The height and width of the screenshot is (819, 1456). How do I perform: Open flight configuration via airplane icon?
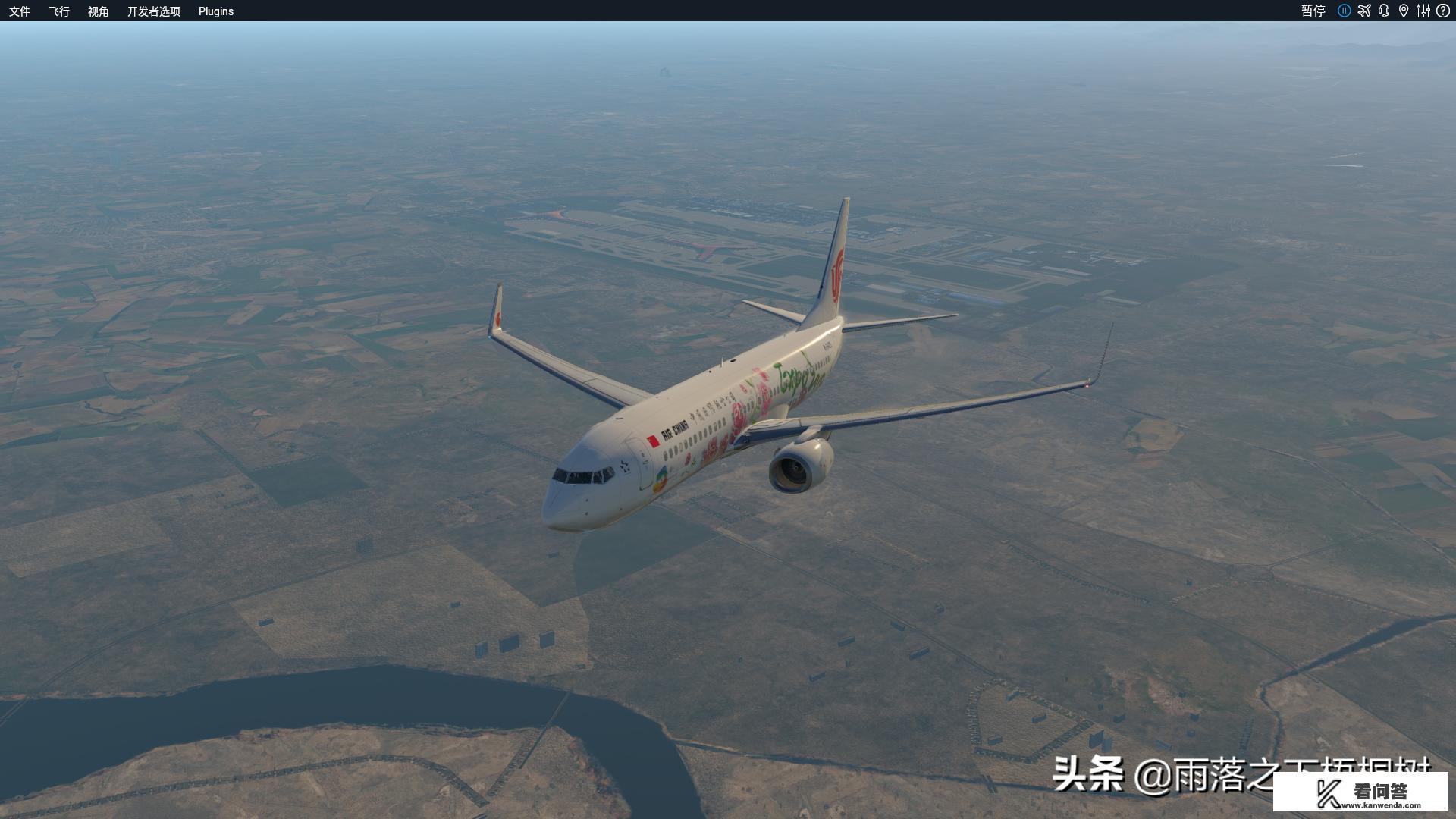point(1364,11)
